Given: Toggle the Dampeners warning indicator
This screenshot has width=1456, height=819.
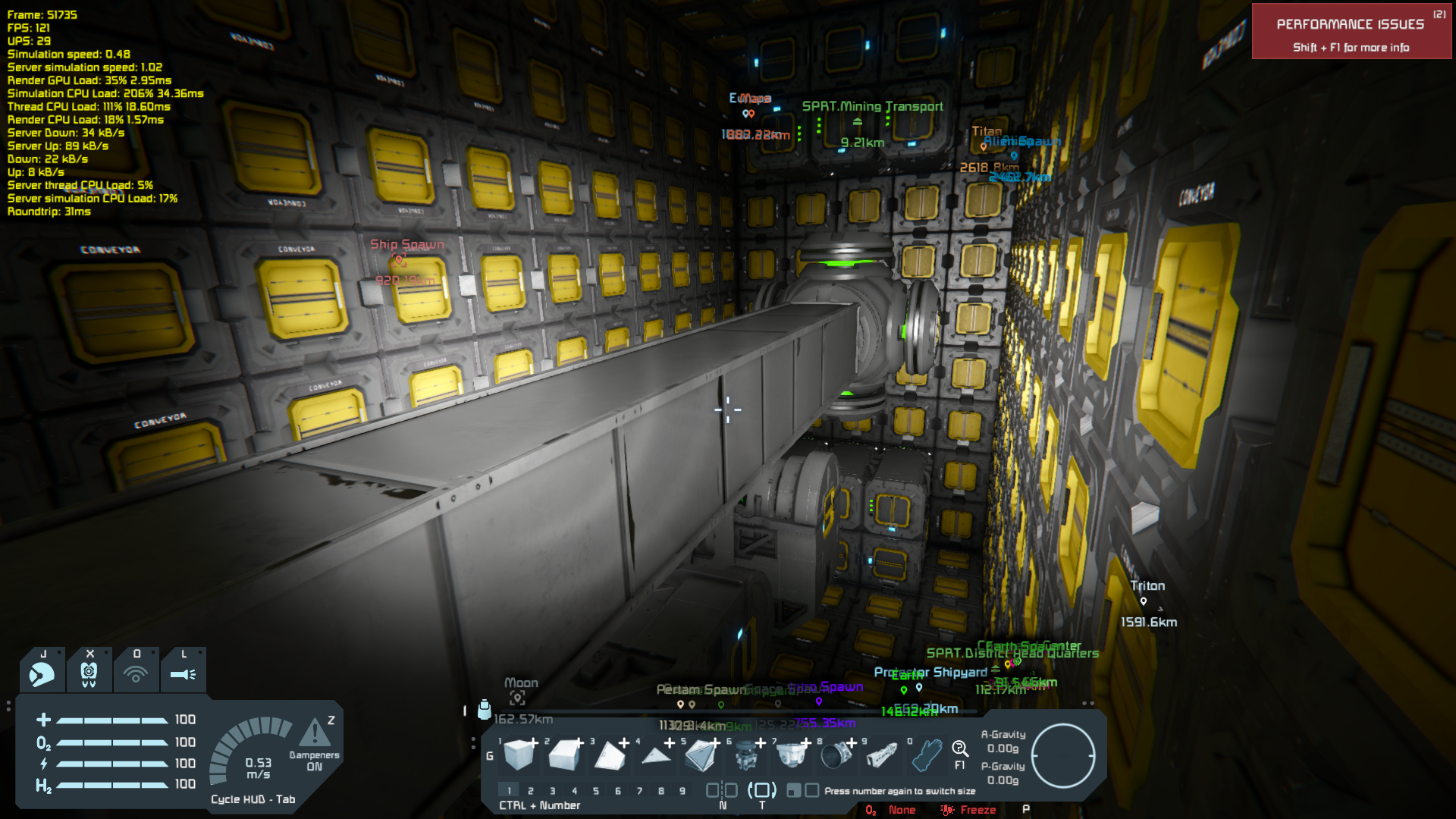Looking at the screenshot, I should click(315, 734).
